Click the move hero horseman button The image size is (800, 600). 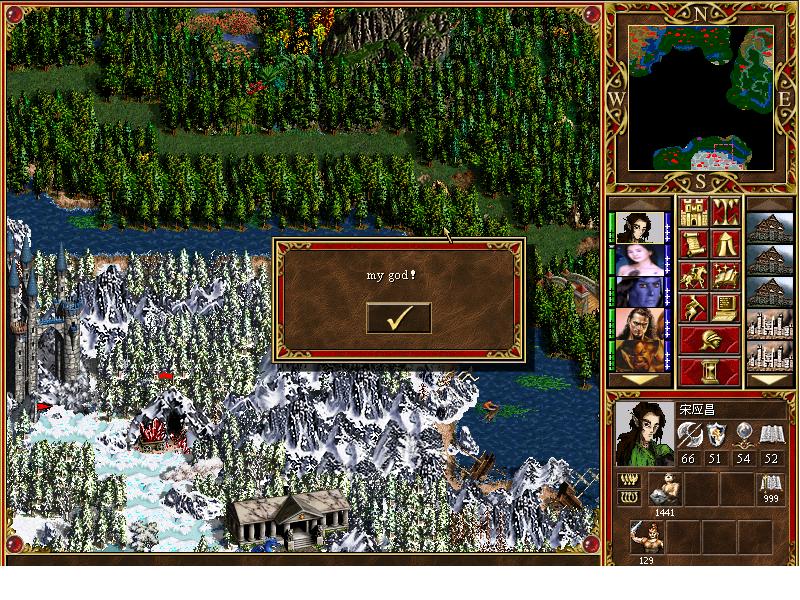pyautogui.click(x=693, y=276)
